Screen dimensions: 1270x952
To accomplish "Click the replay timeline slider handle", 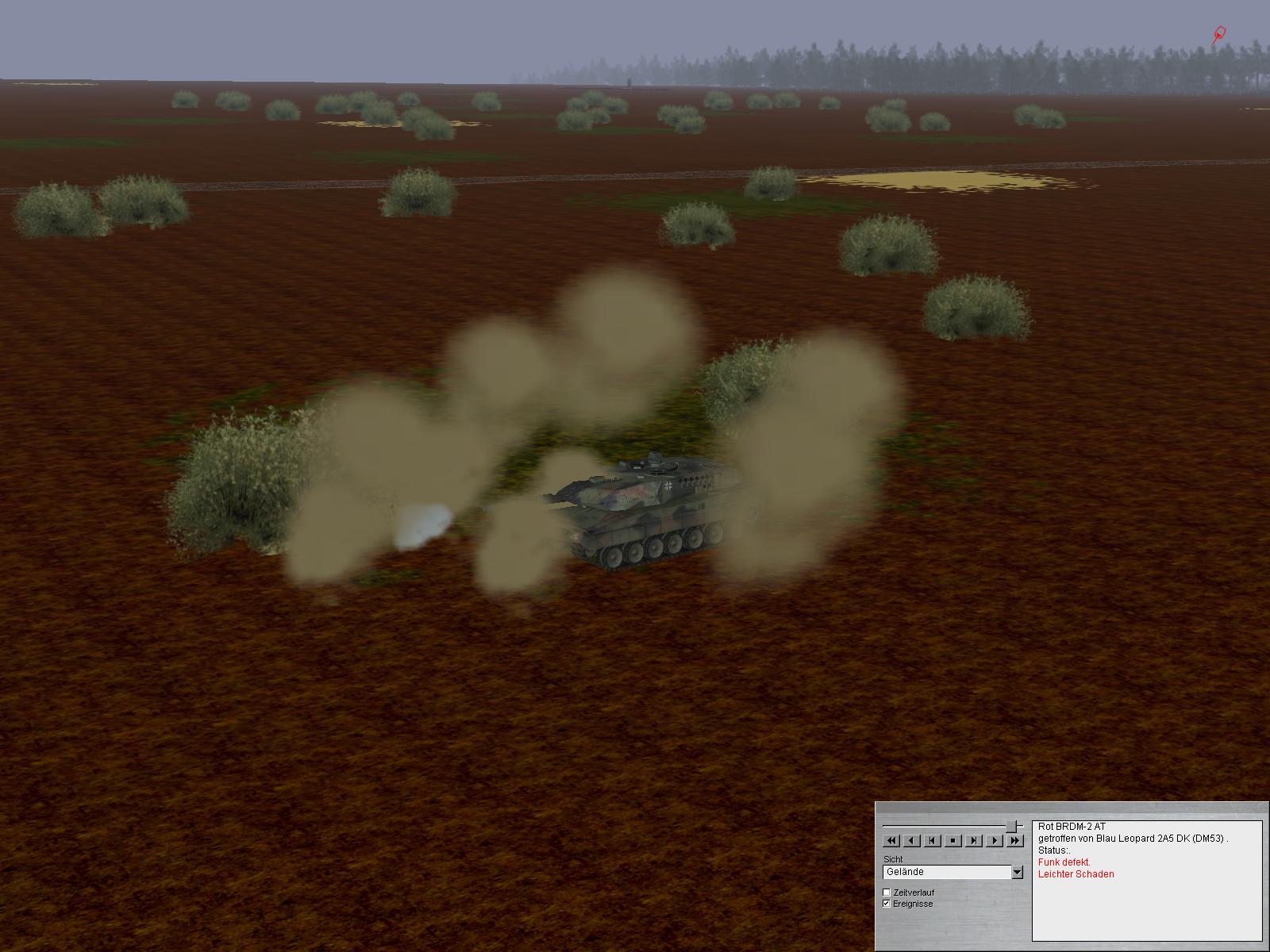I will click(x=1011, y=827).
